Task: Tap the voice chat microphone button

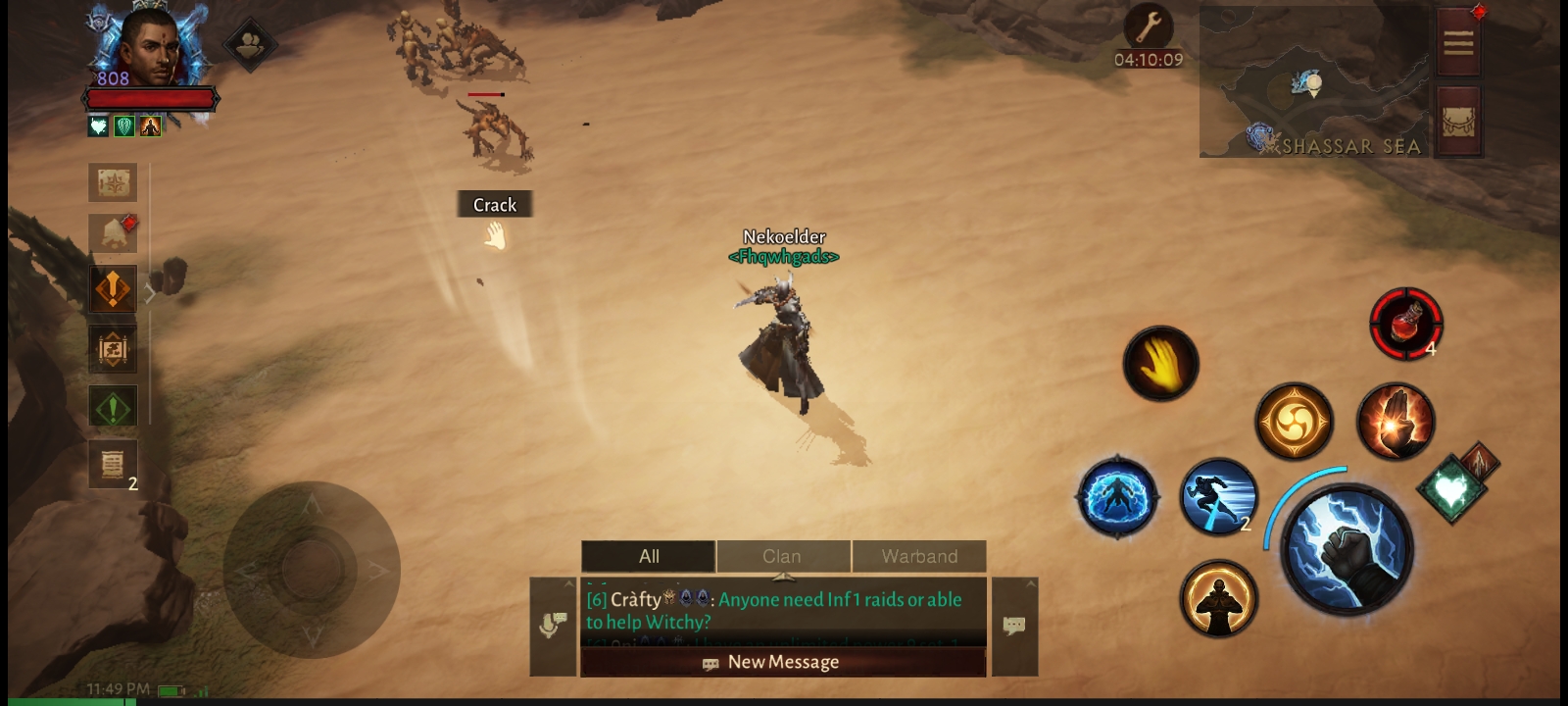Action: click(x=553, y=626)
